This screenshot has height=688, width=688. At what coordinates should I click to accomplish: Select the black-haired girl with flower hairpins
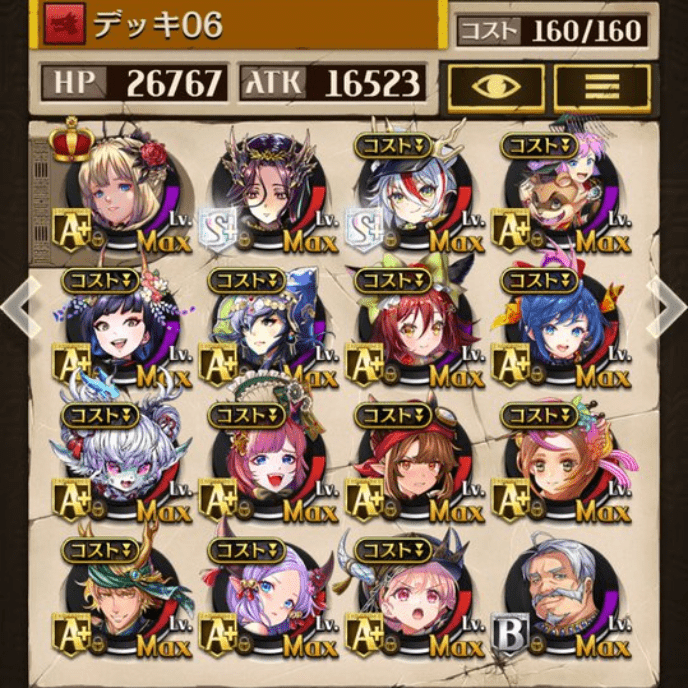tap(122, 325)
